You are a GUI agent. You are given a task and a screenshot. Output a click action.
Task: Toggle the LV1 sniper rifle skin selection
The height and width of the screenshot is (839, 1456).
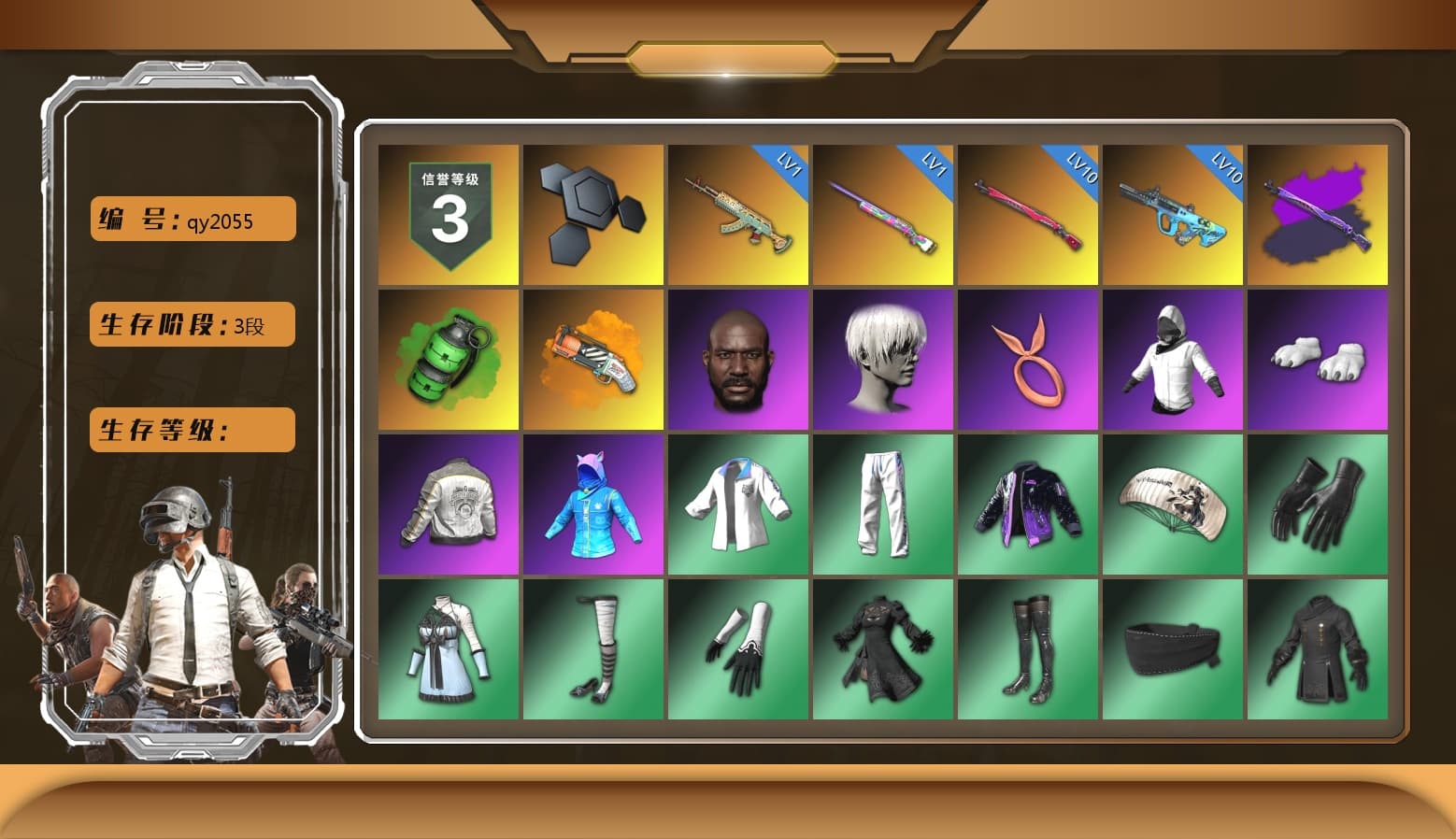[883, 213]
